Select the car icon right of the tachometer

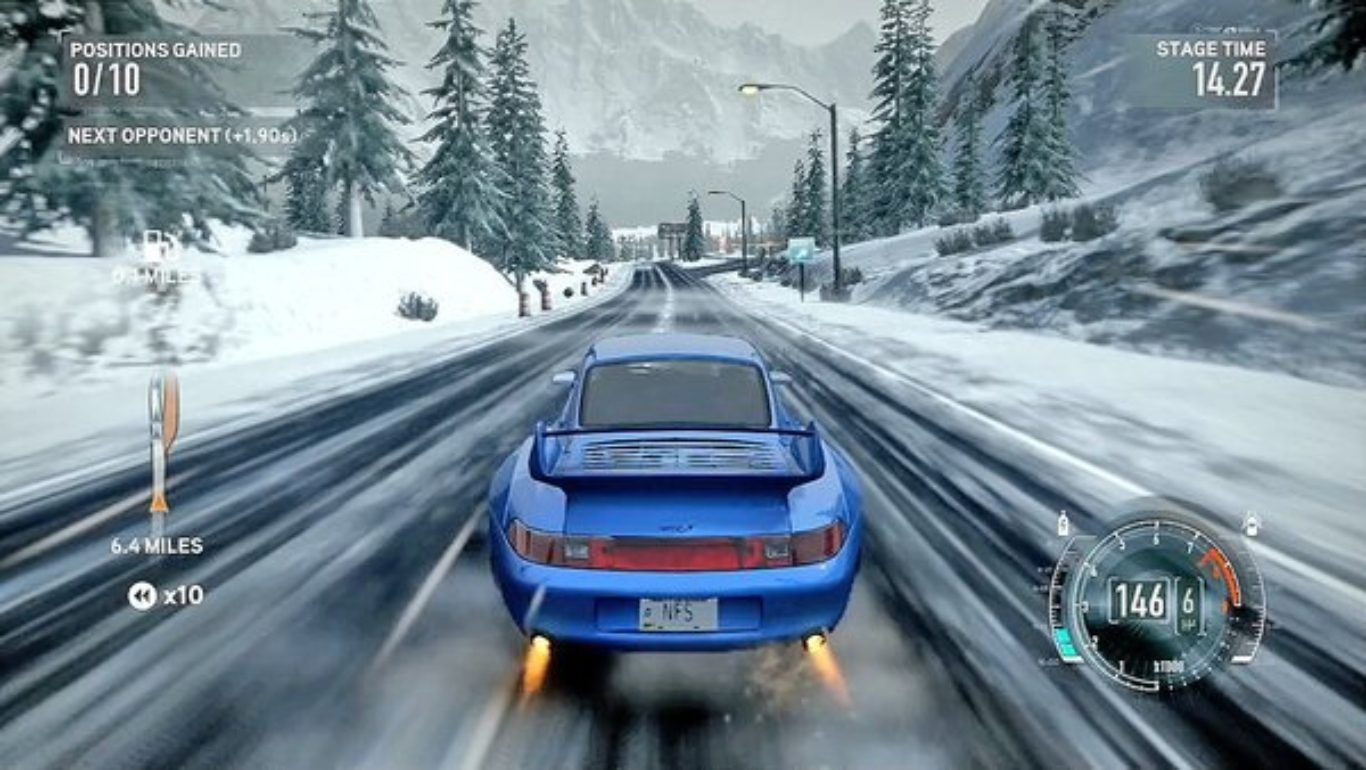coord(1251,524)
